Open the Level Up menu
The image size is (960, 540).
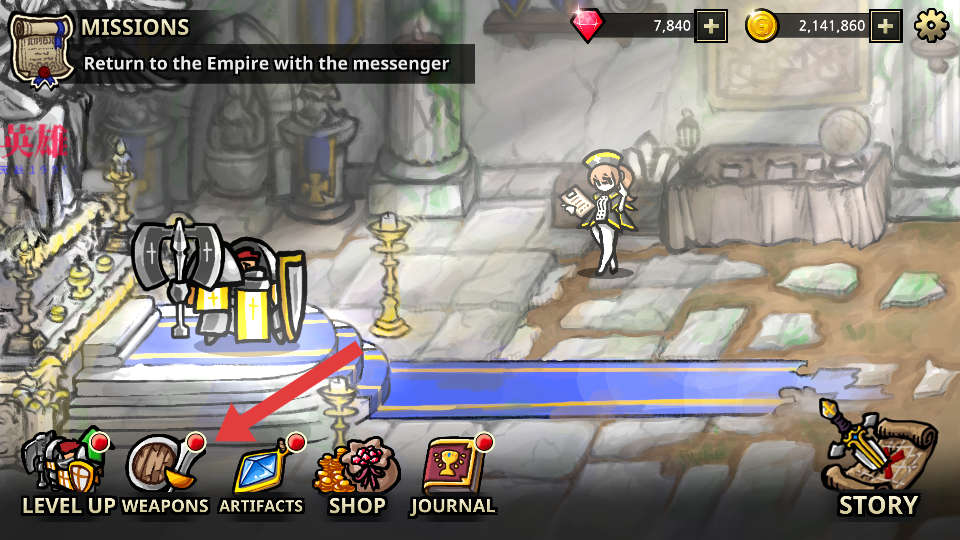[65, 472]
